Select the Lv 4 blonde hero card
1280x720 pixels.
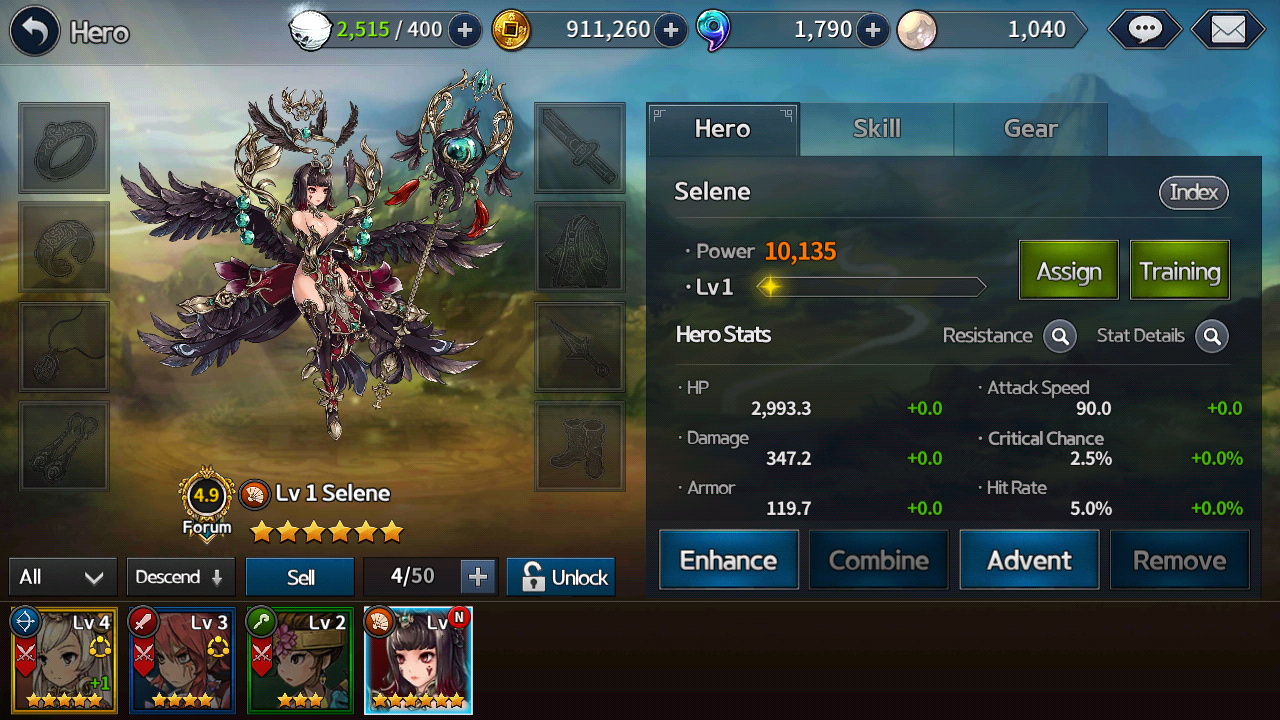tap(64, 660)
